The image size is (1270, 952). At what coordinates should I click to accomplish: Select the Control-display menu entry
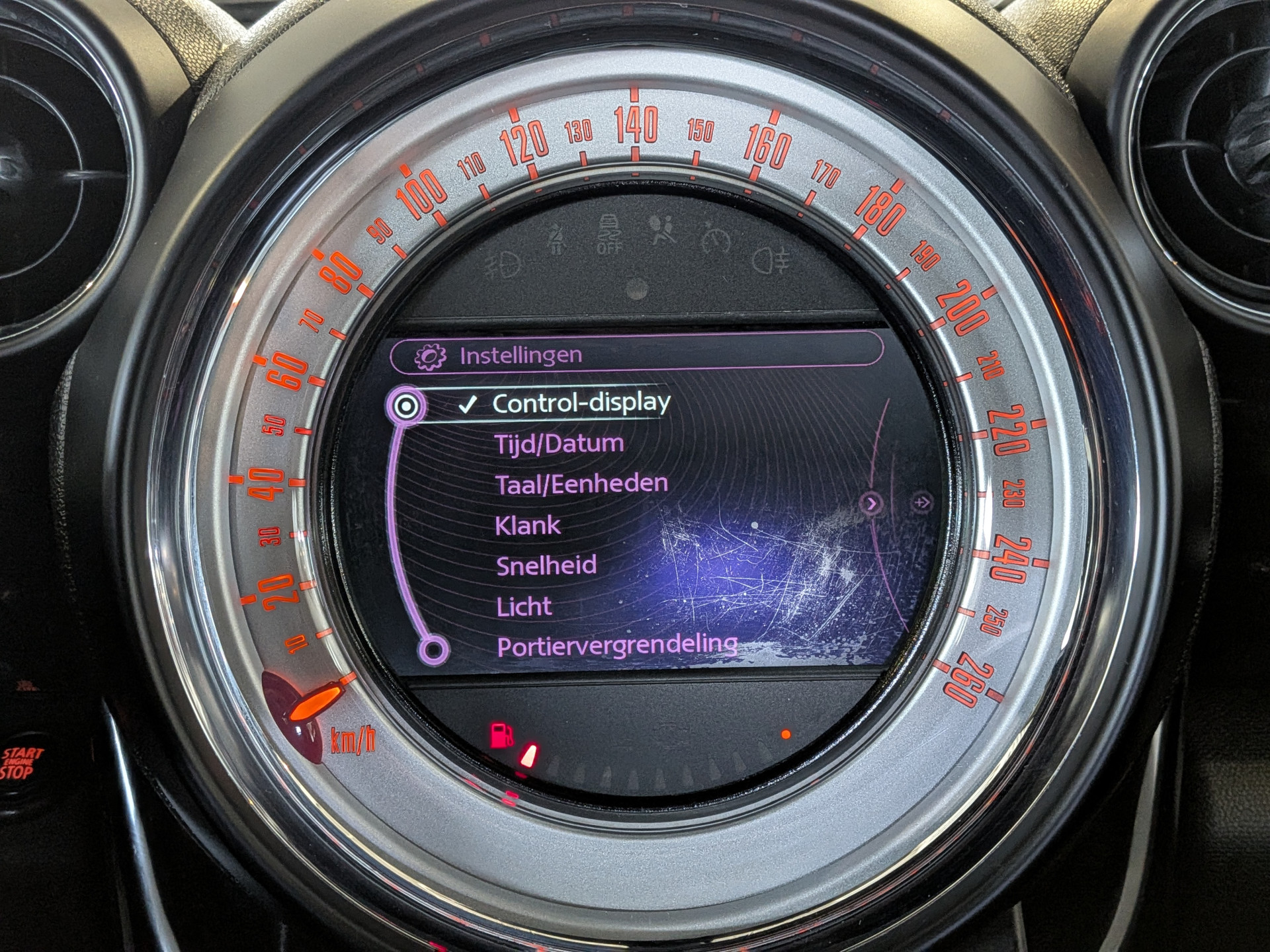[x=581, y=403]
